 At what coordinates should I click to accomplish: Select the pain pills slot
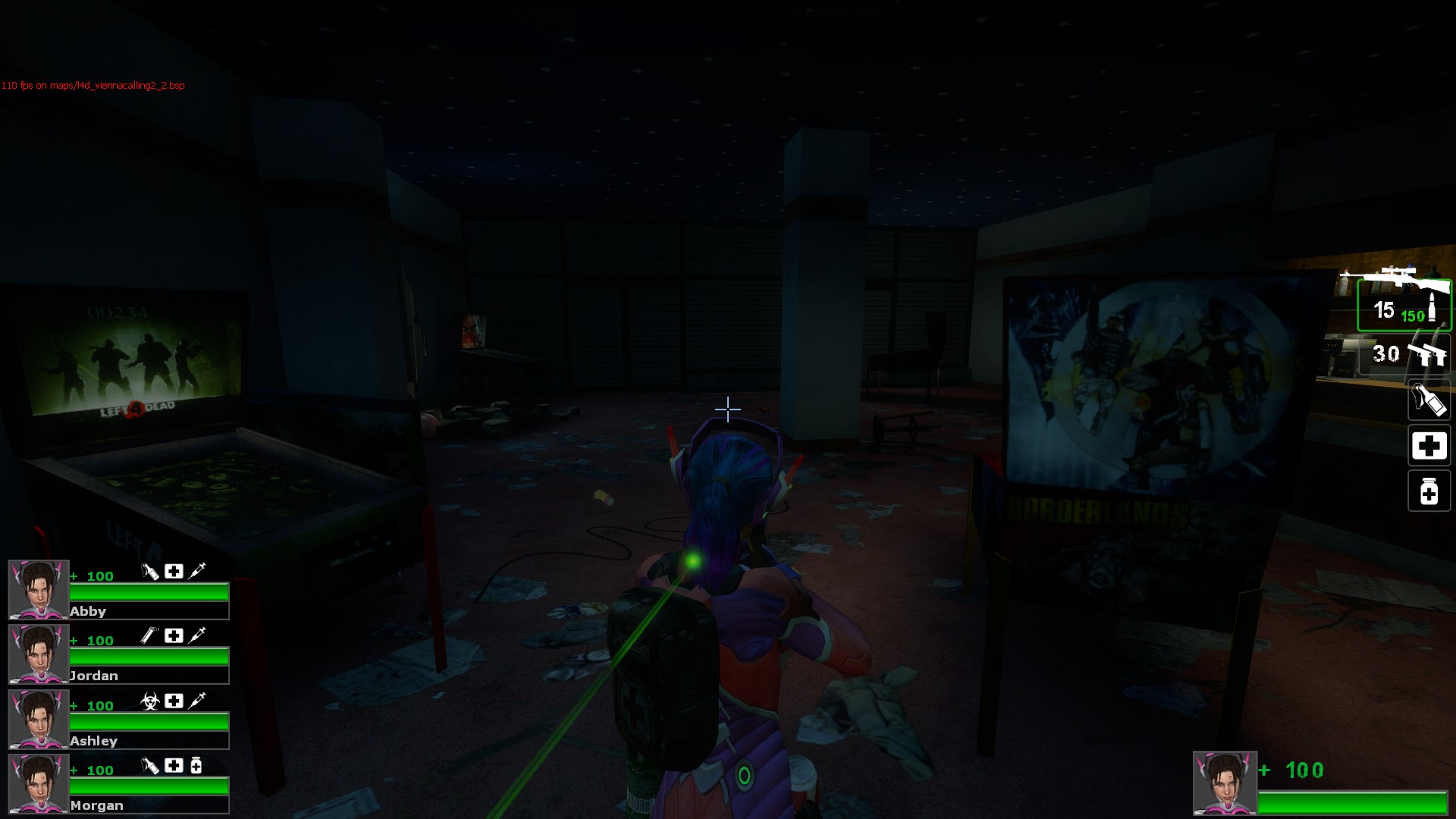pos(1429,491)
